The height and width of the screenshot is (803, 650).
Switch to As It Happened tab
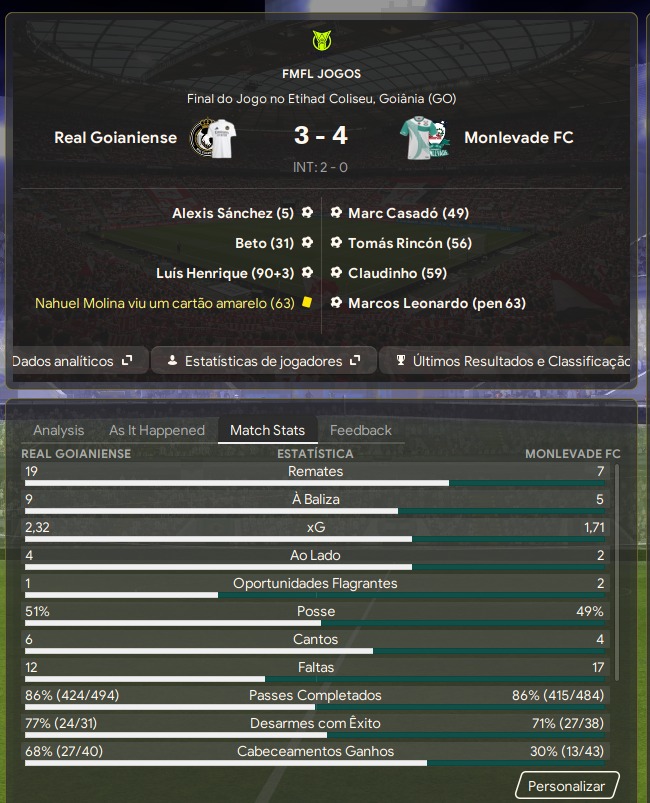pyautogui.click(x=157, y=430)
